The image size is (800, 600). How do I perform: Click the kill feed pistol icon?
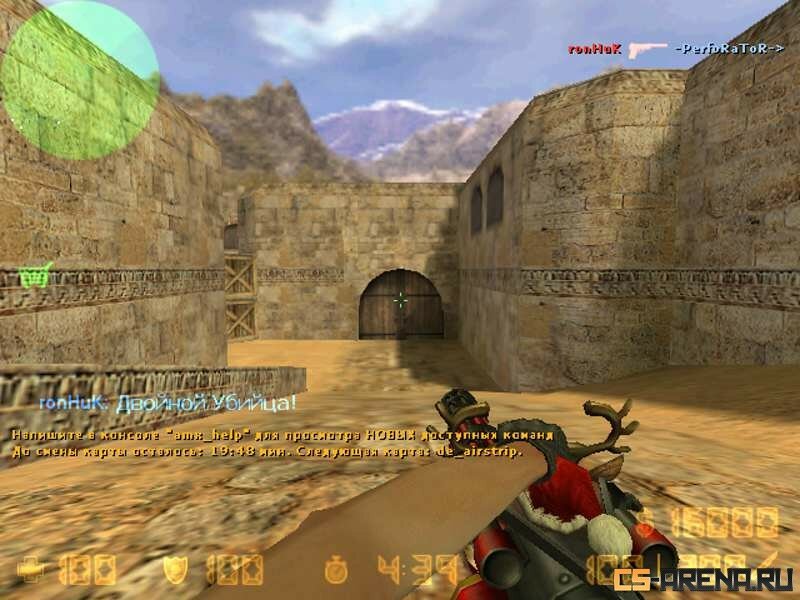click(x=651, y=47)
